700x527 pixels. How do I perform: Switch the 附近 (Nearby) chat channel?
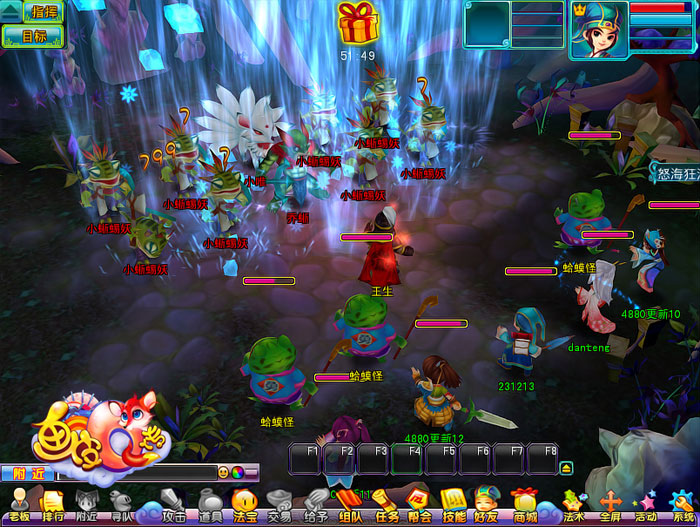[x=27, y=472]
